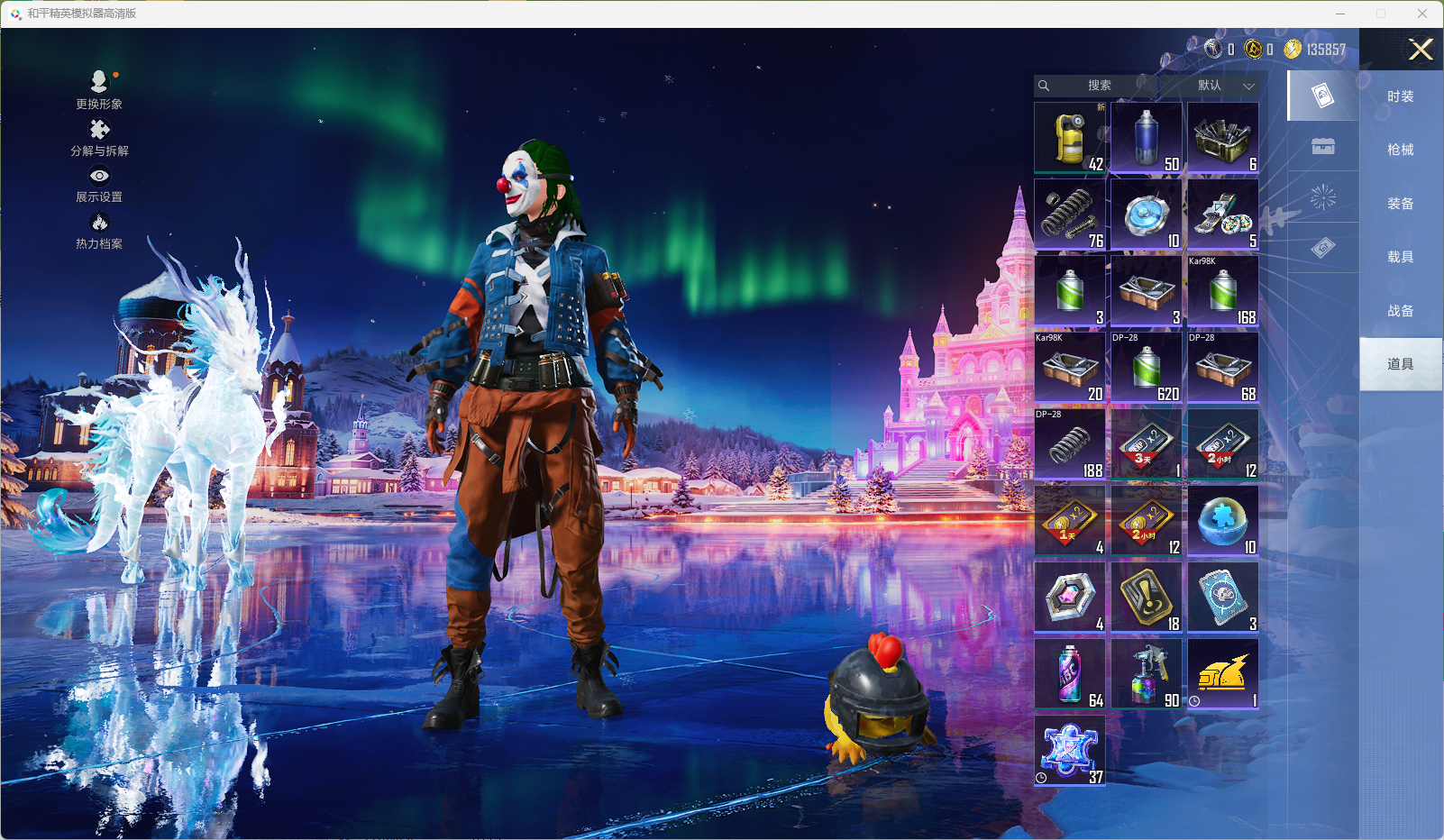Viewport: 1444px width, 840px height.
Task: Select the blue puzzle piece orb item
Action: click(1223, 520)
